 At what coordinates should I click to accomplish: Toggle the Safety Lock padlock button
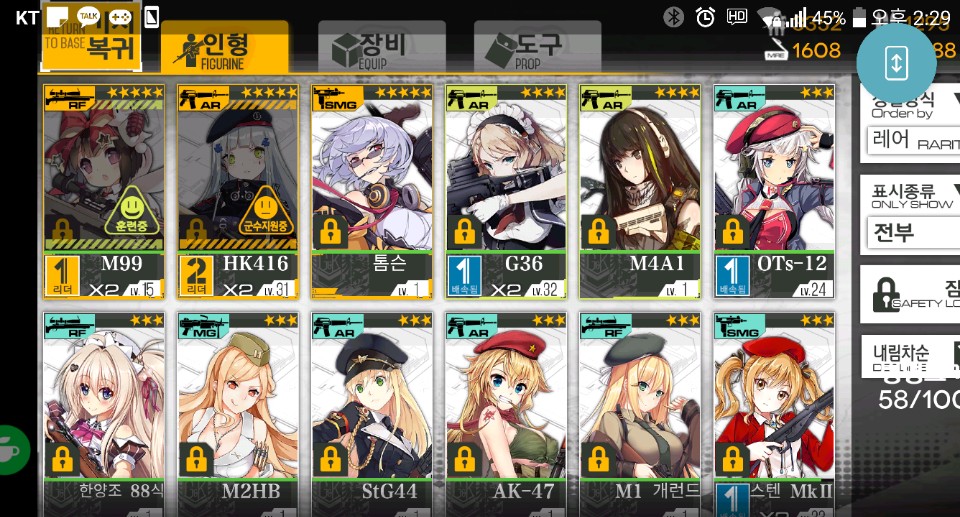click(910, 294)
